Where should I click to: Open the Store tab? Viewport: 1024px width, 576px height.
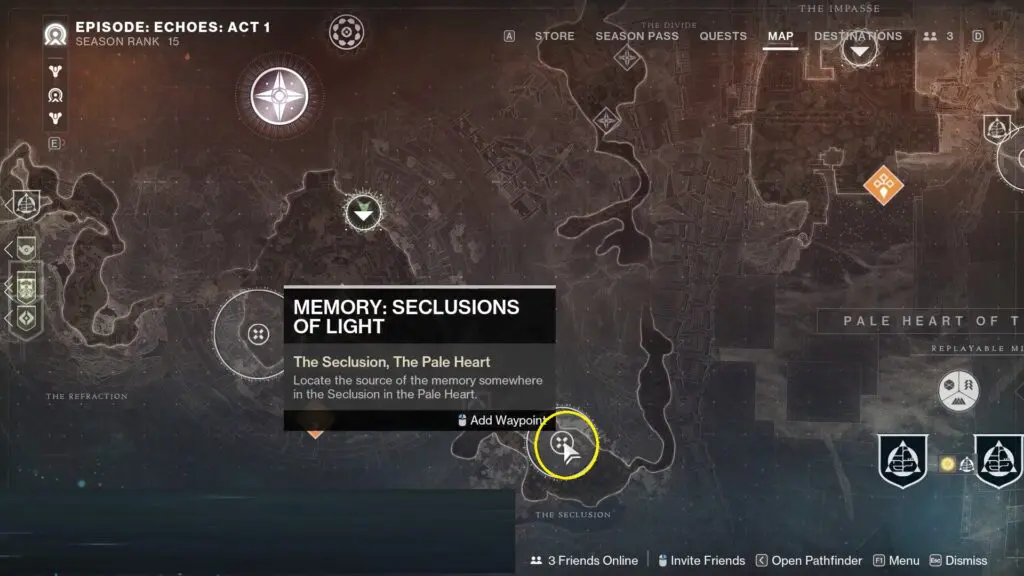coord(554,36)
